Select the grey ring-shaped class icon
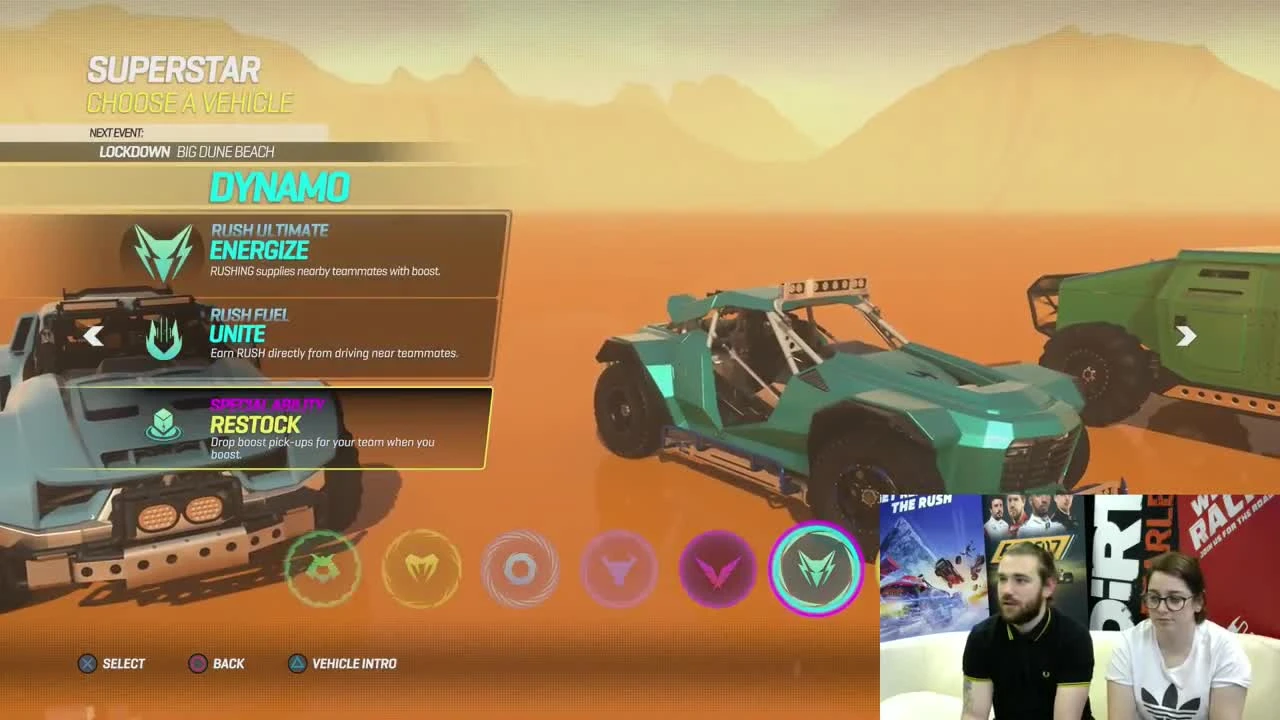This screenshot has height=720, width=1280. click(x=519, y=570)
